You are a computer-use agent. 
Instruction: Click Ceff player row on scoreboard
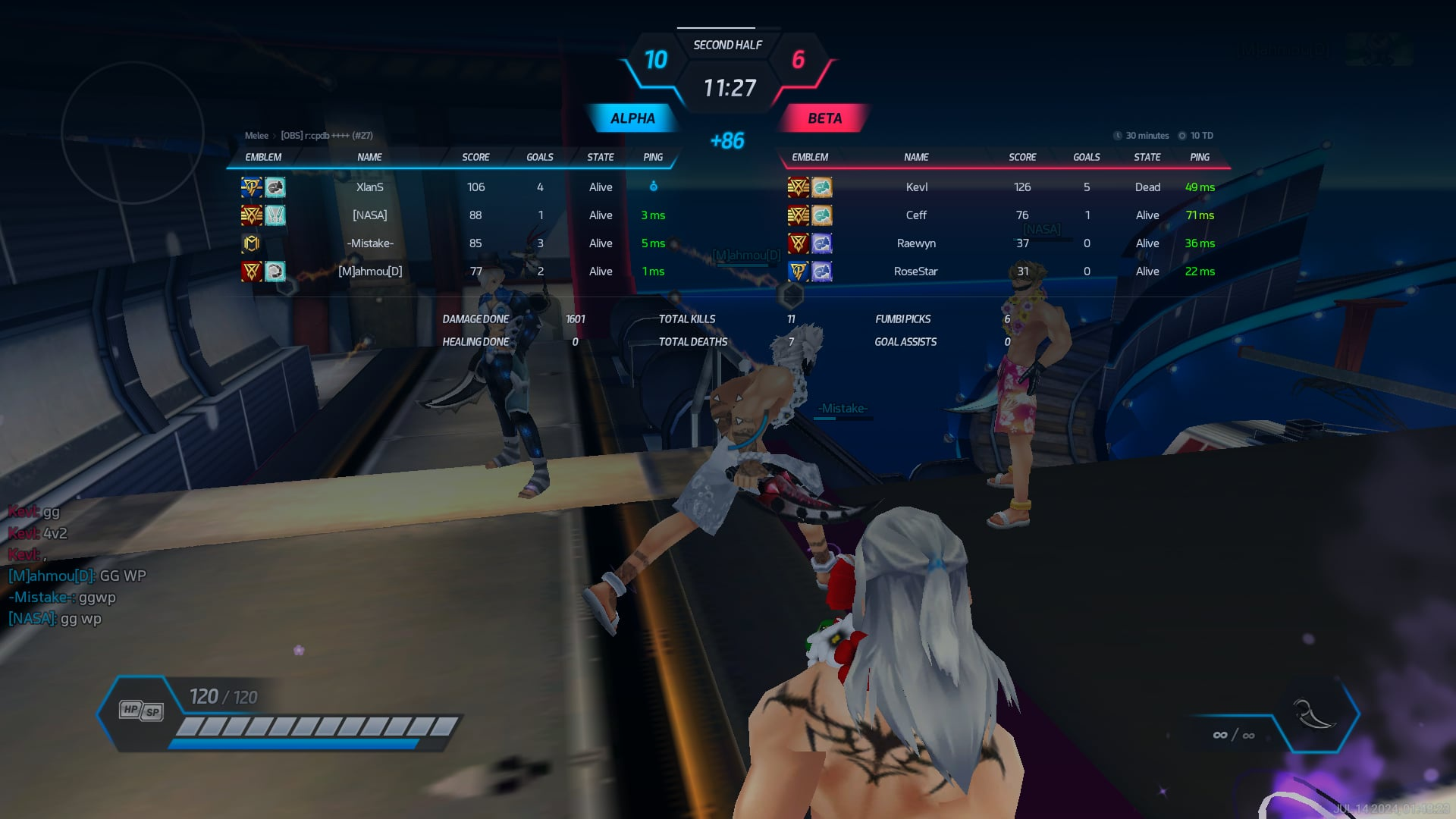pos(916,215)
